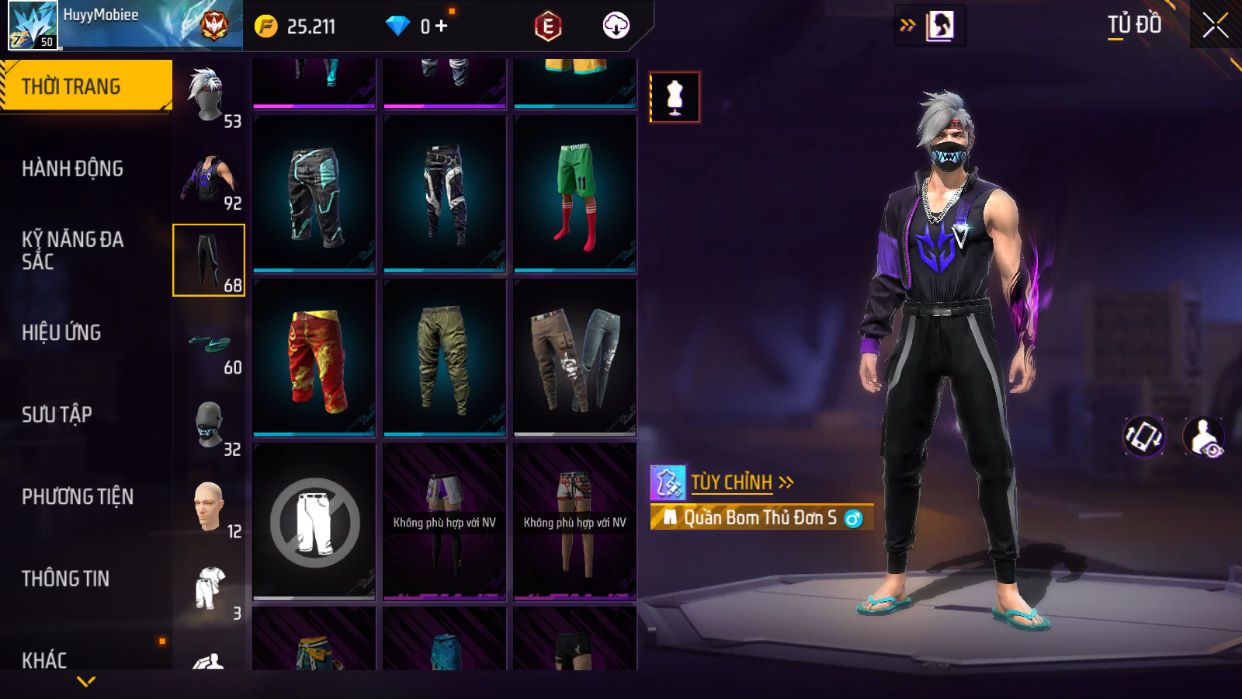Go to the HIỆU ỨNG tab
1242x699 pixels.
point(62,332)
